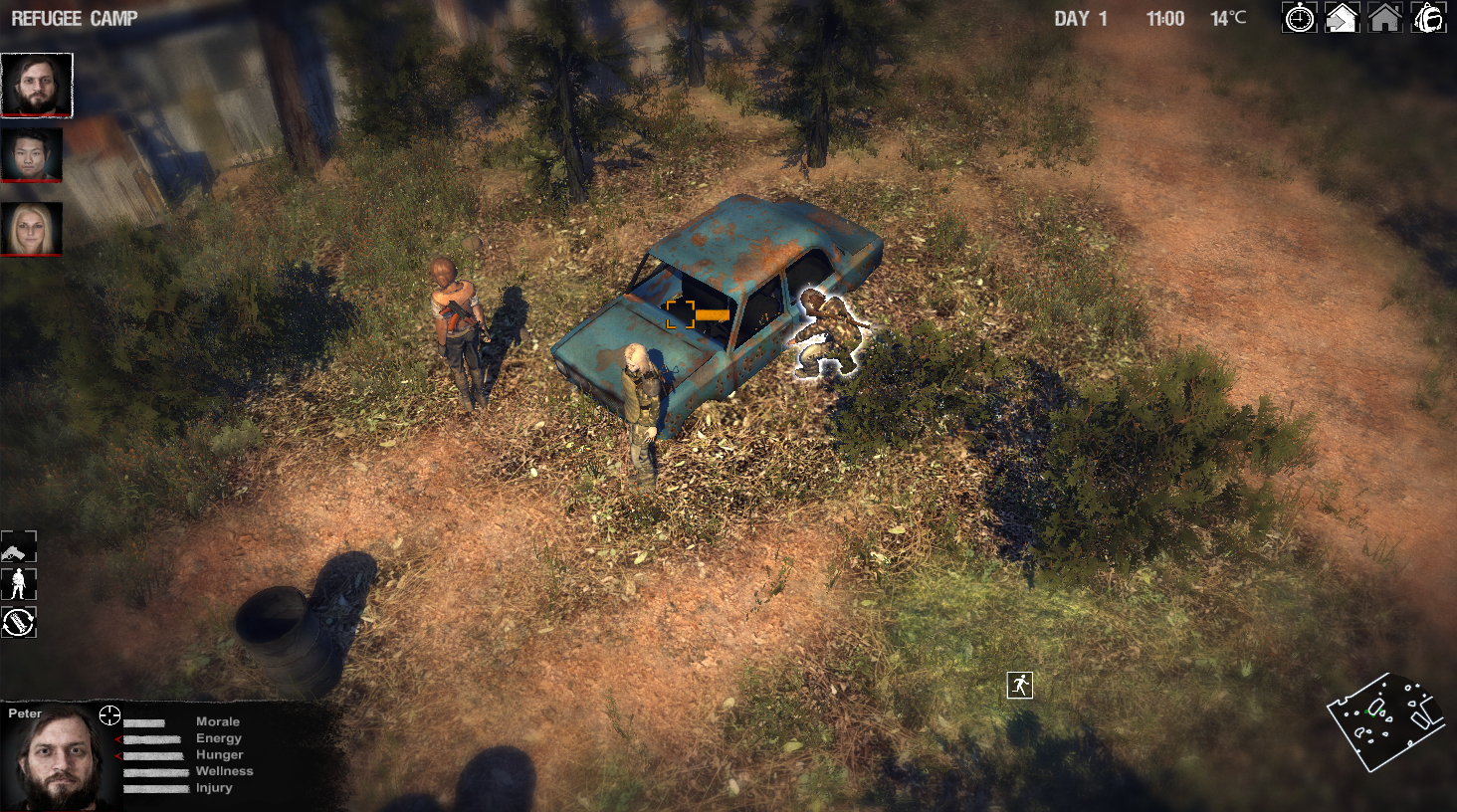Click the stopwatch time-skip icon
1457x812 pixels.
(1299, 18)
